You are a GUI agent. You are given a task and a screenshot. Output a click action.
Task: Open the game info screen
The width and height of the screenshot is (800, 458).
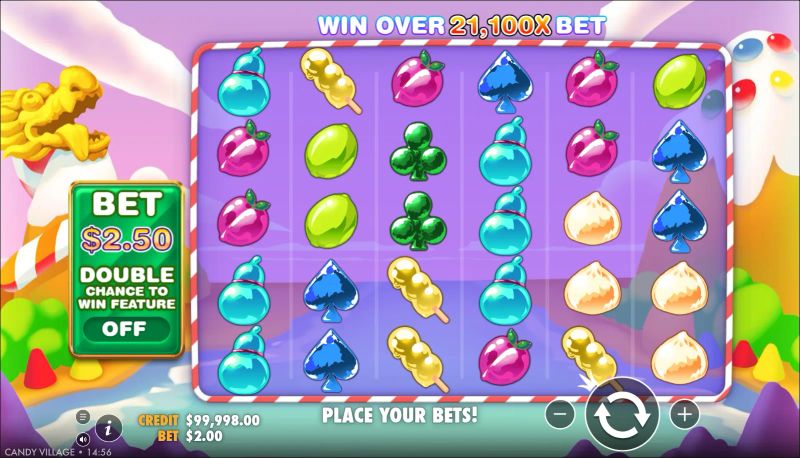(x=108, y=427)
